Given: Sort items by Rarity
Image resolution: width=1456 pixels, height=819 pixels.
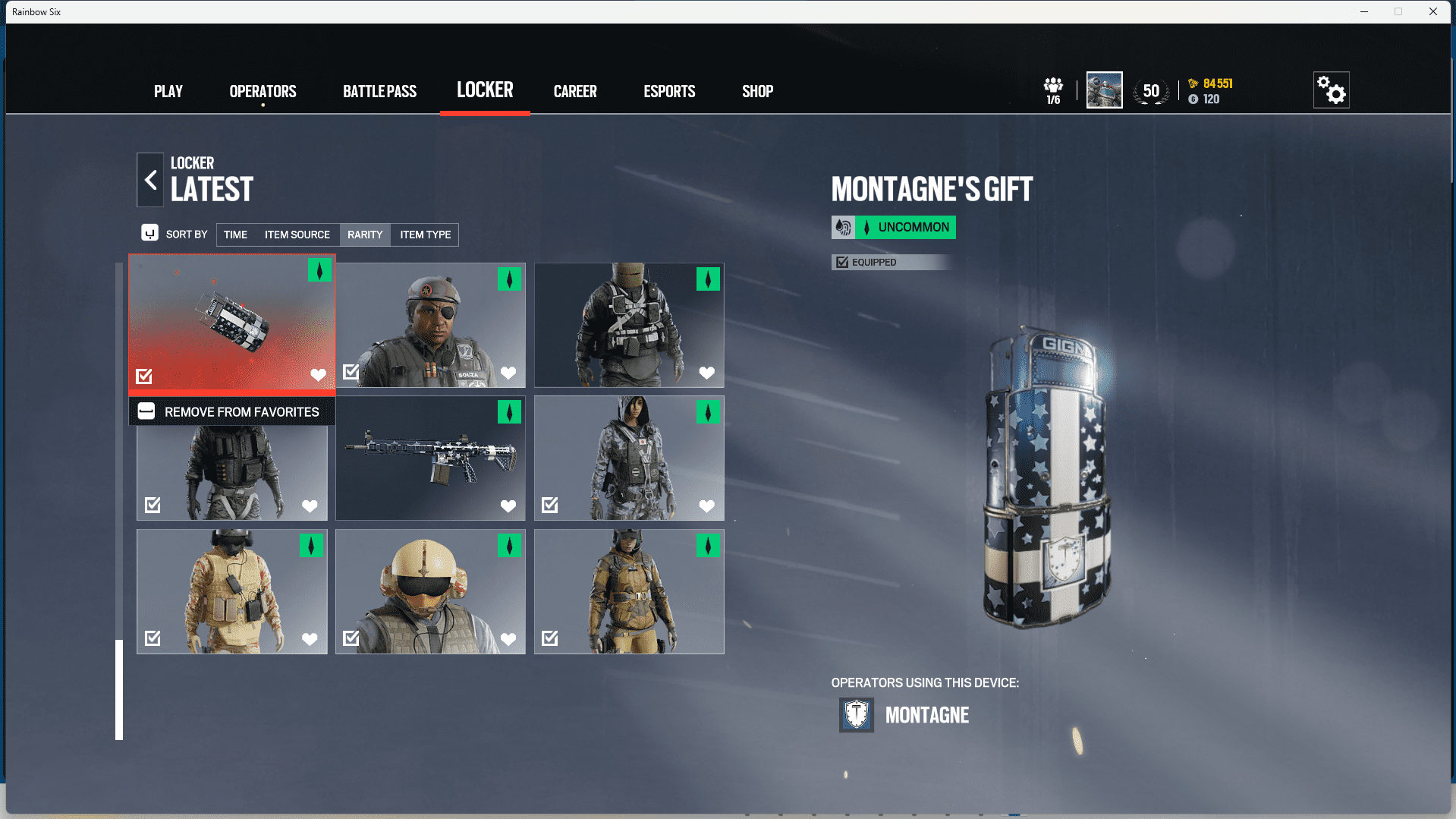Looking at the screenshot, I should 365,235.
